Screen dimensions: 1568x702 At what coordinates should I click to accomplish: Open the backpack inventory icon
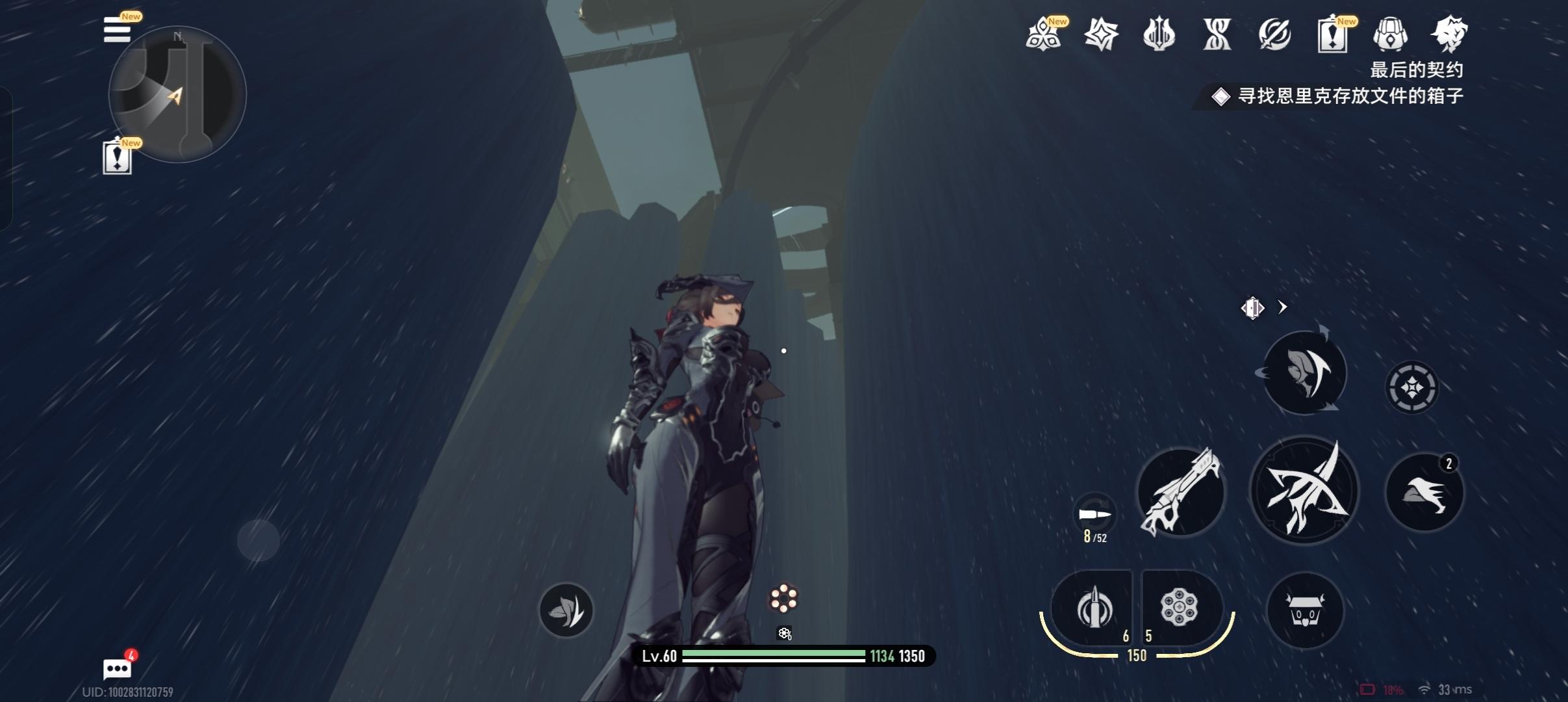1390,34
